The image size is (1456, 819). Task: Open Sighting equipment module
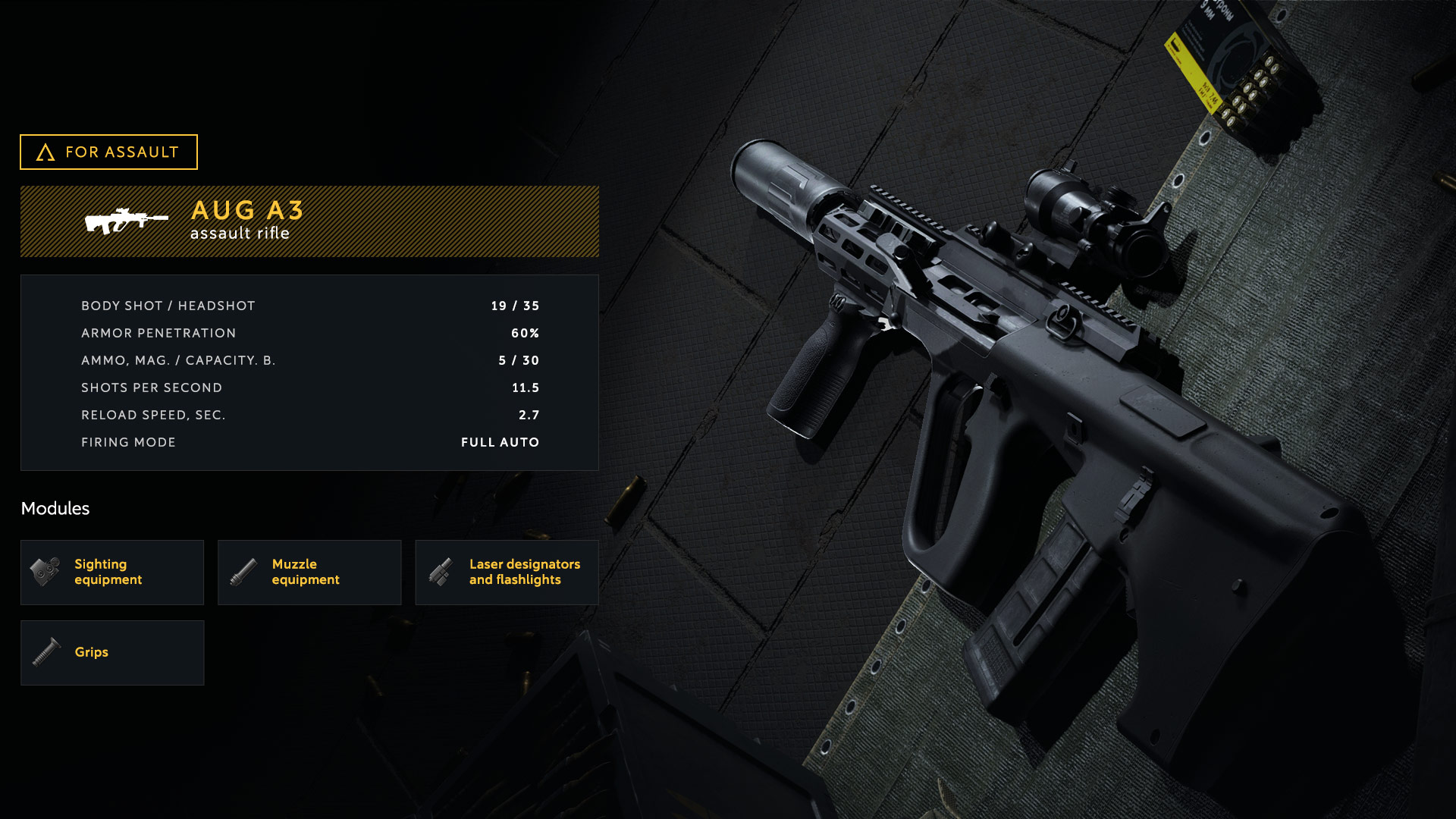click(x=112, y=573)
